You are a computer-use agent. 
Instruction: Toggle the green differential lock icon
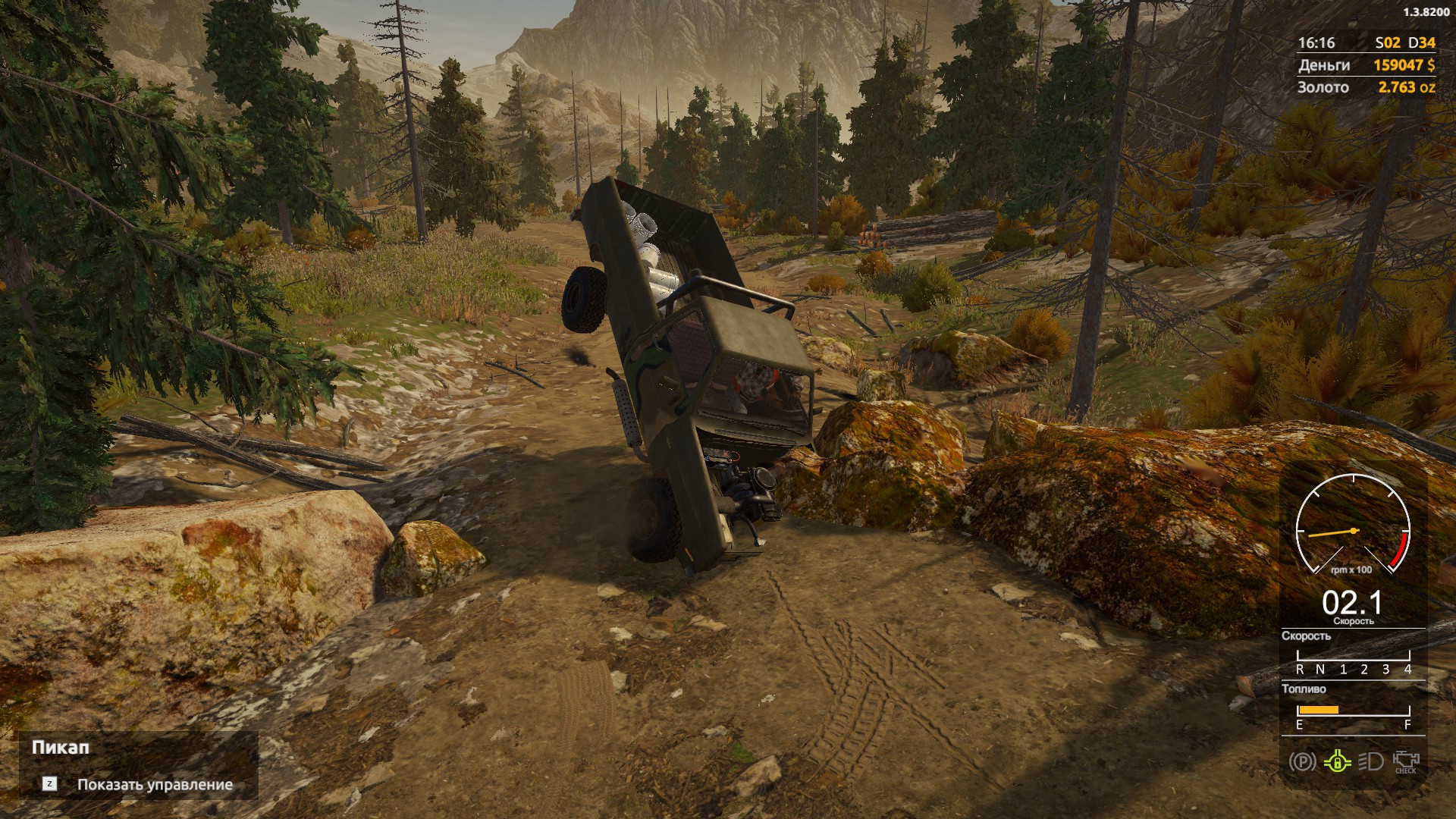(1338, 761)
